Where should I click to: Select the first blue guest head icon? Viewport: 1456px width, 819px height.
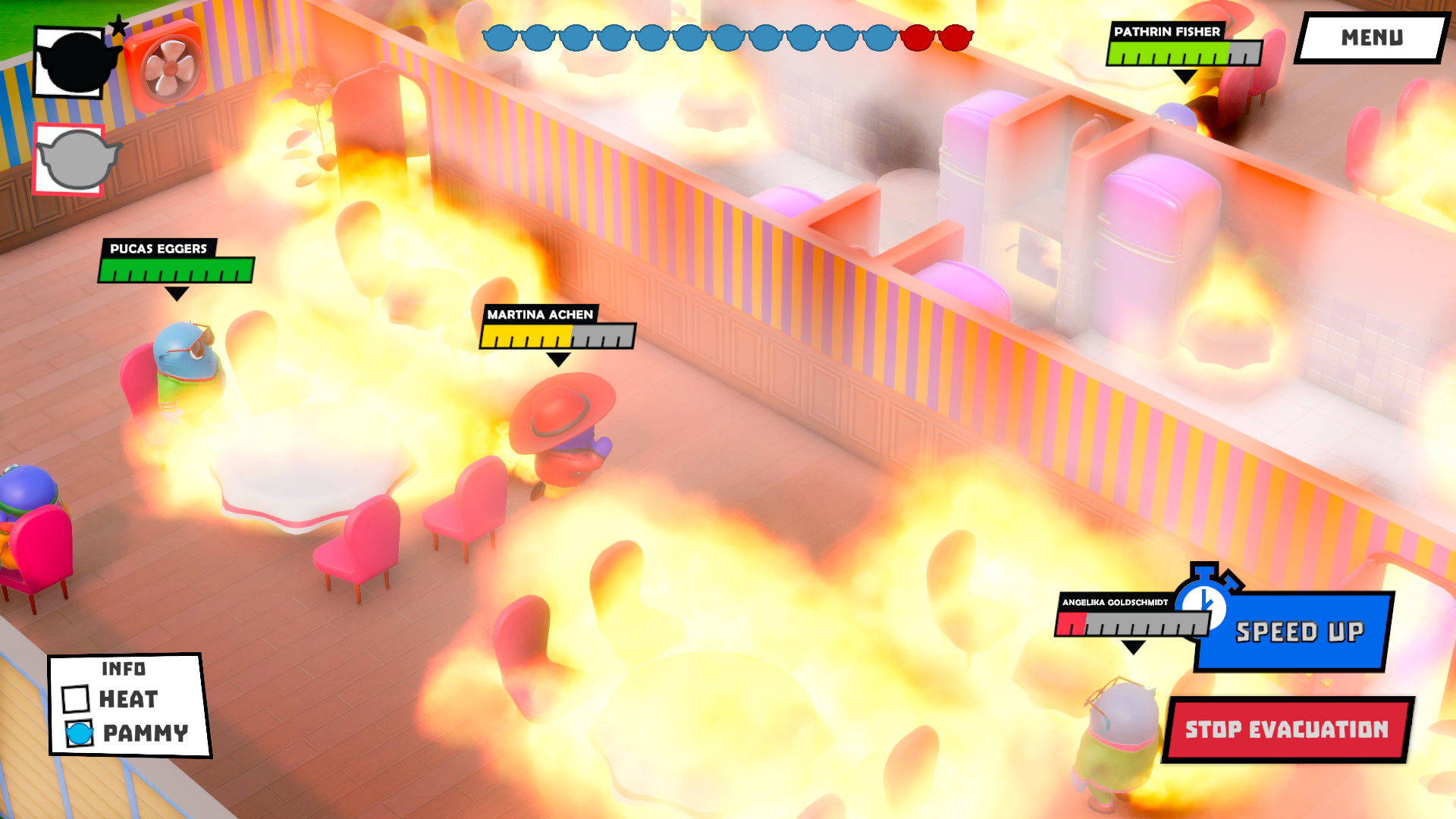click(x=500, y=38)
